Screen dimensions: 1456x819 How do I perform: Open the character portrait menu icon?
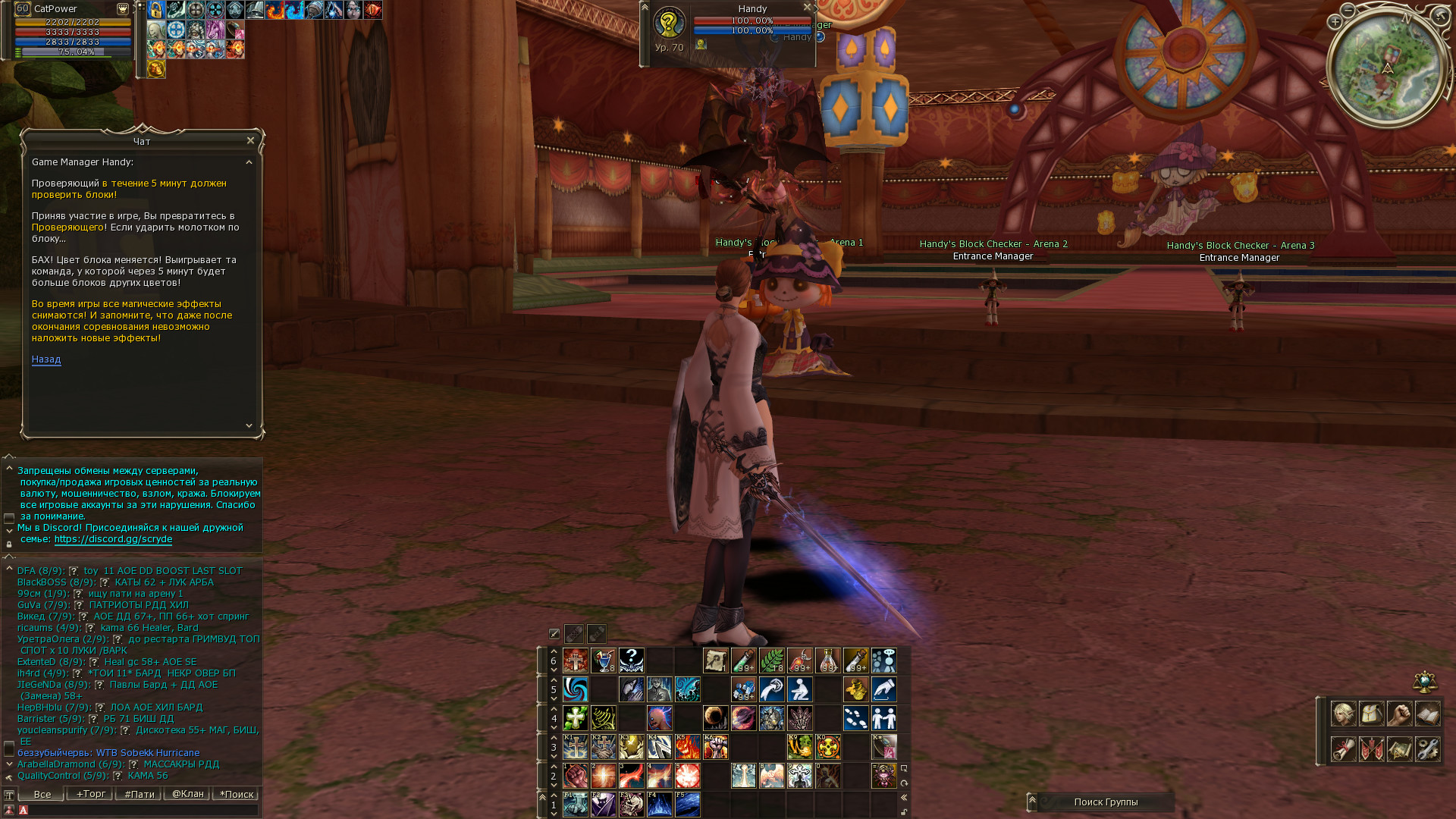[1343, 714]
